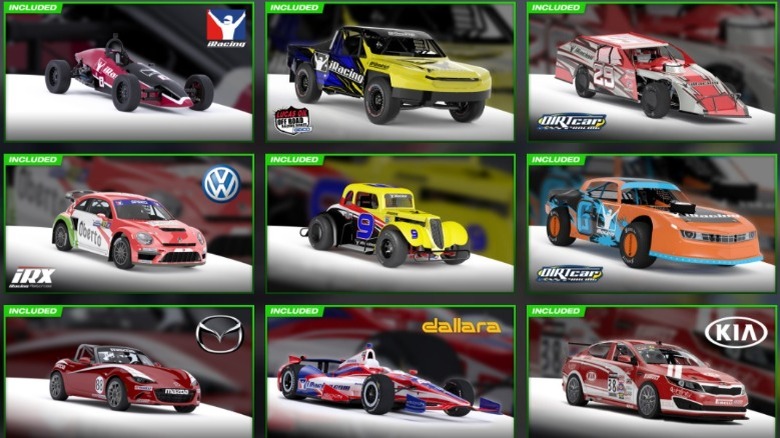Pick the red and white dirt modified car
The image size is (780, 438).
[652, 72]
